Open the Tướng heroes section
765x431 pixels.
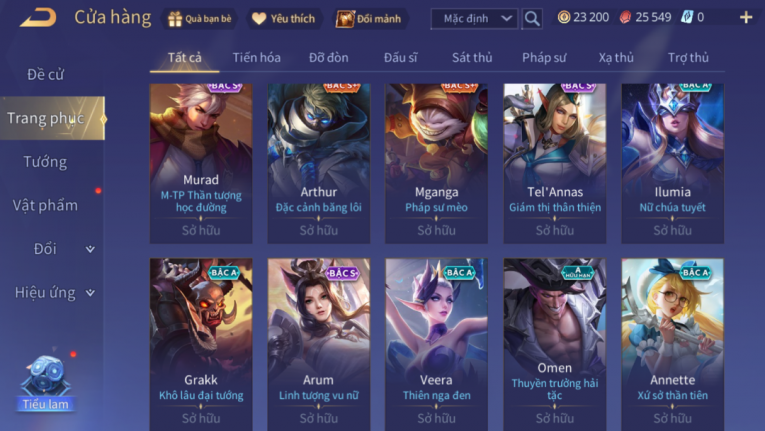point(46,162)
